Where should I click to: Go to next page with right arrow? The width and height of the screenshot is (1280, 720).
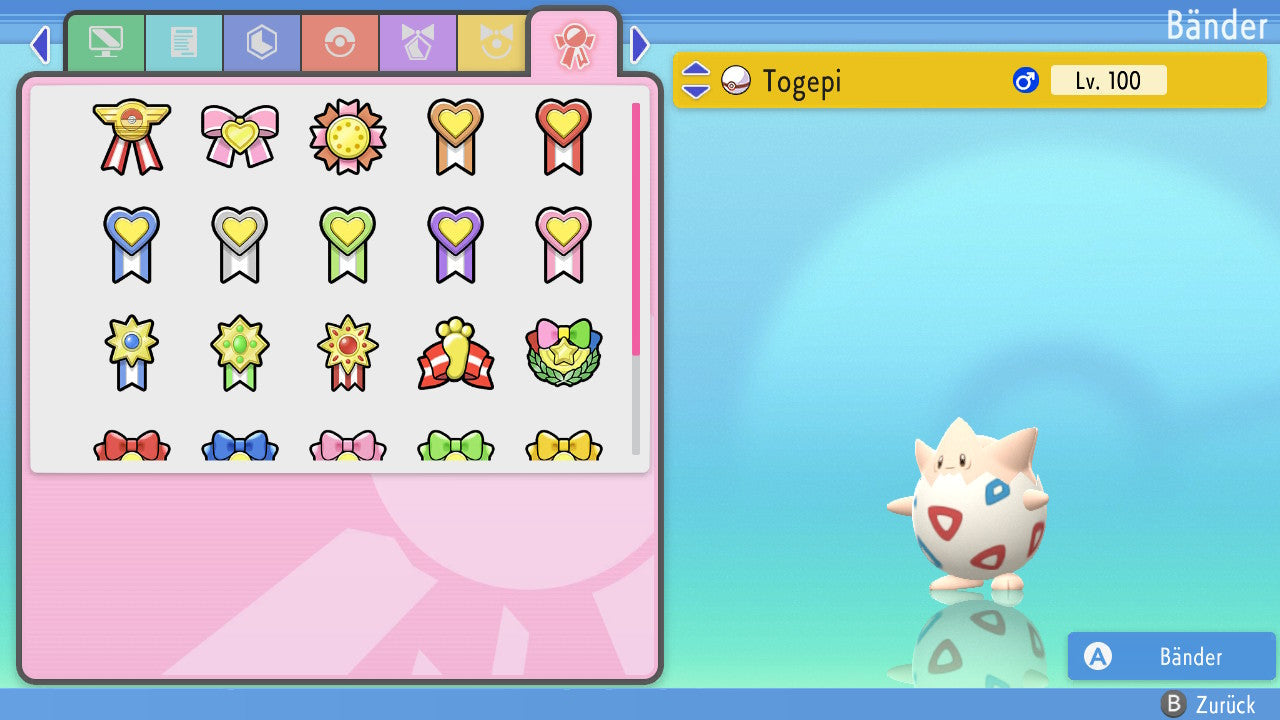pos(640,45)
